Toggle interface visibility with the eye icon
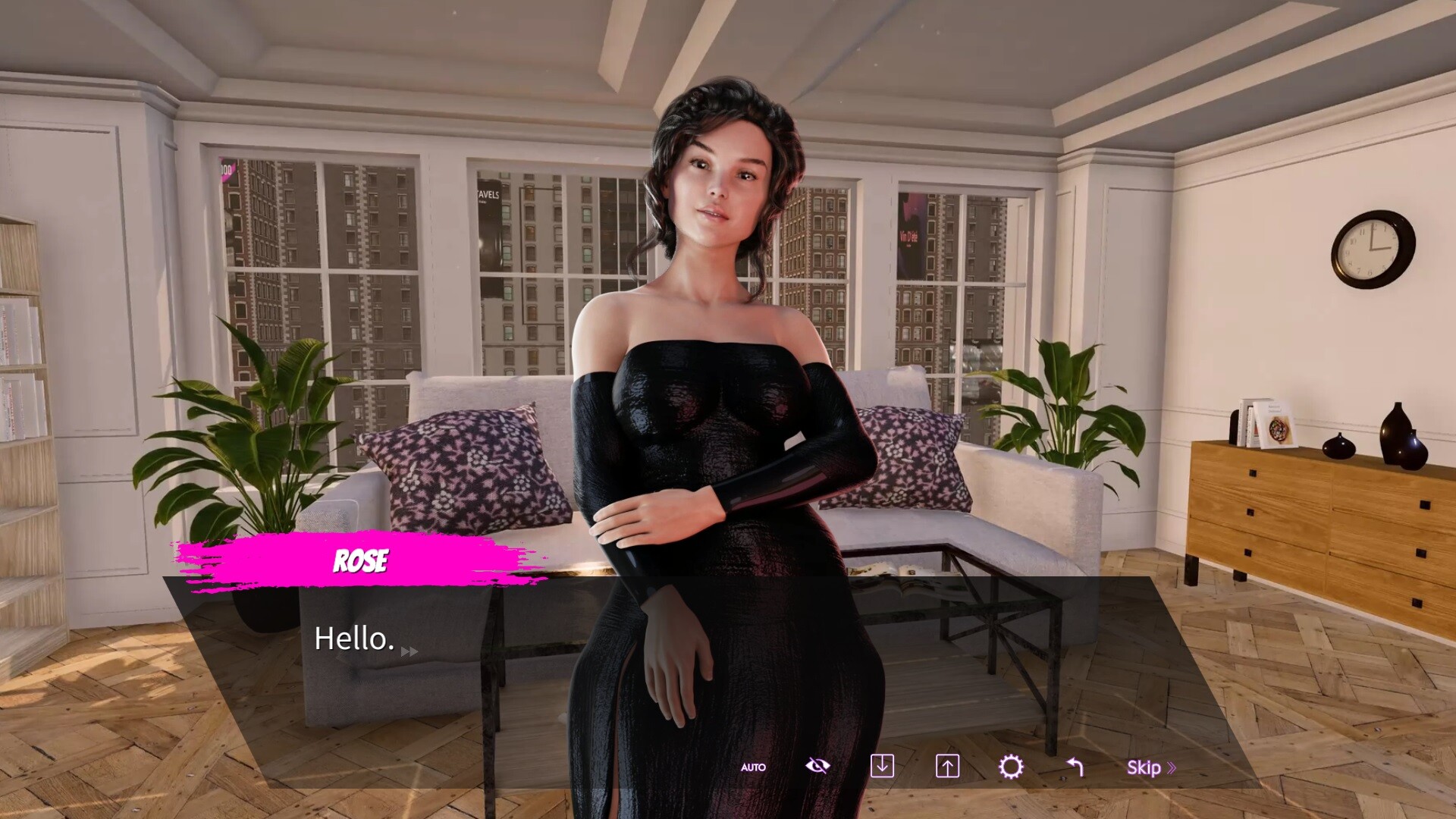 coord(817,766)
